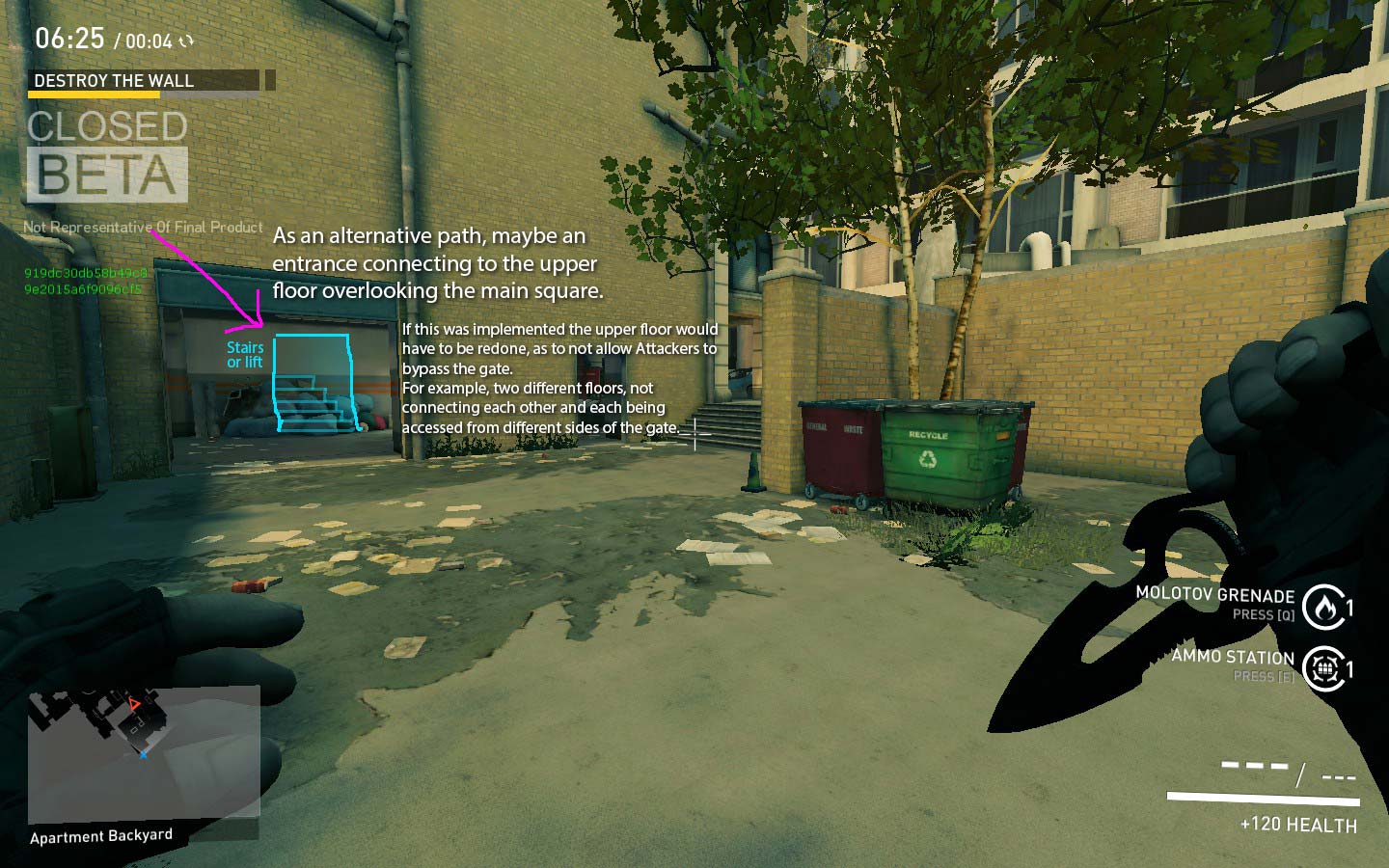Activate the Ammo Station ability icon
The image size is (1389, 868).
click(1325, 667)
